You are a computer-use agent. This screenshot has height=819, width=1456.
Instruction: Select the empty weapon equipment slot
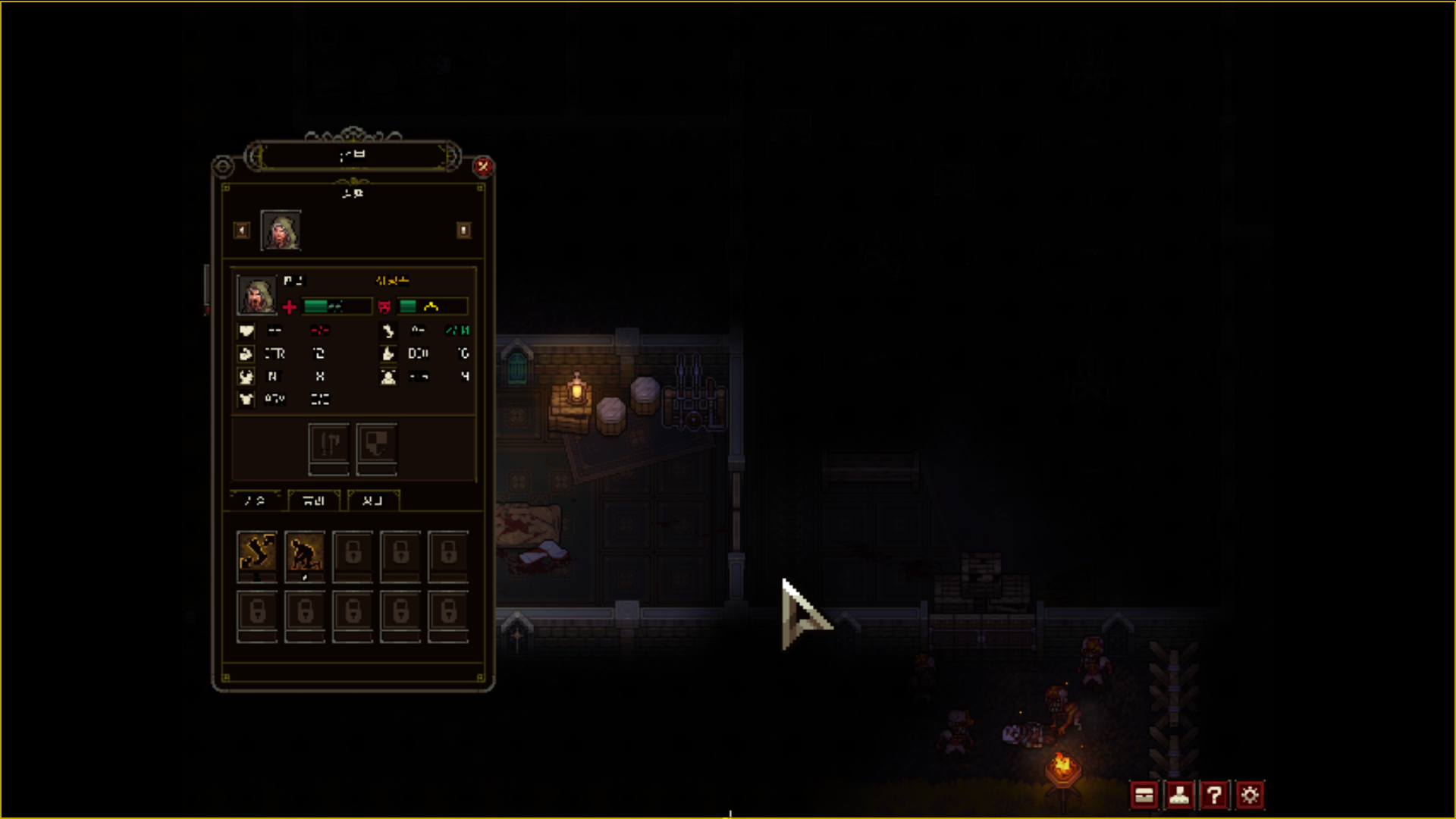[329, 445]
